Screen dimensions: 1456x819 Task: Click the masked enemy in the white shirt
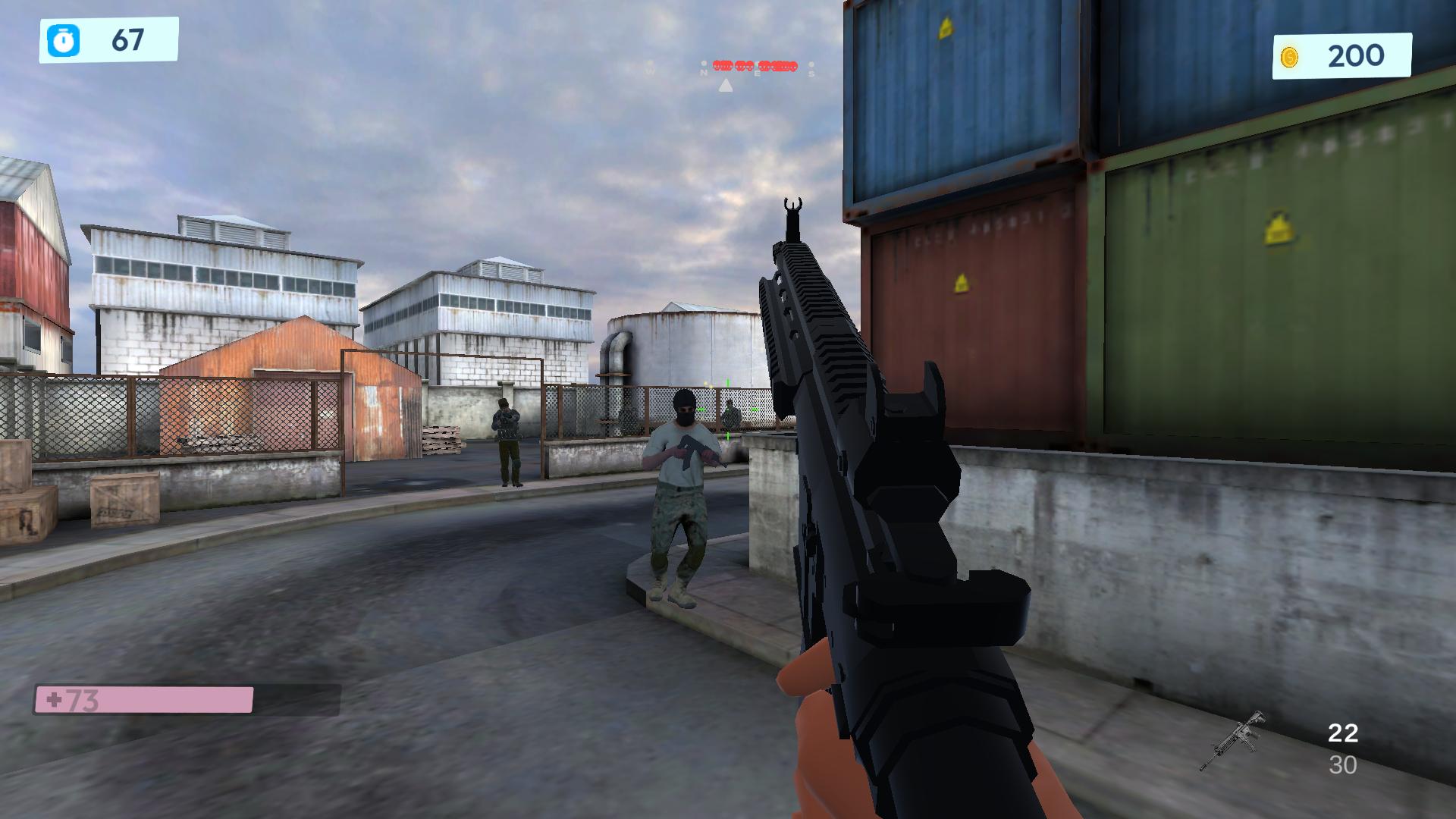tap(681, 485)
